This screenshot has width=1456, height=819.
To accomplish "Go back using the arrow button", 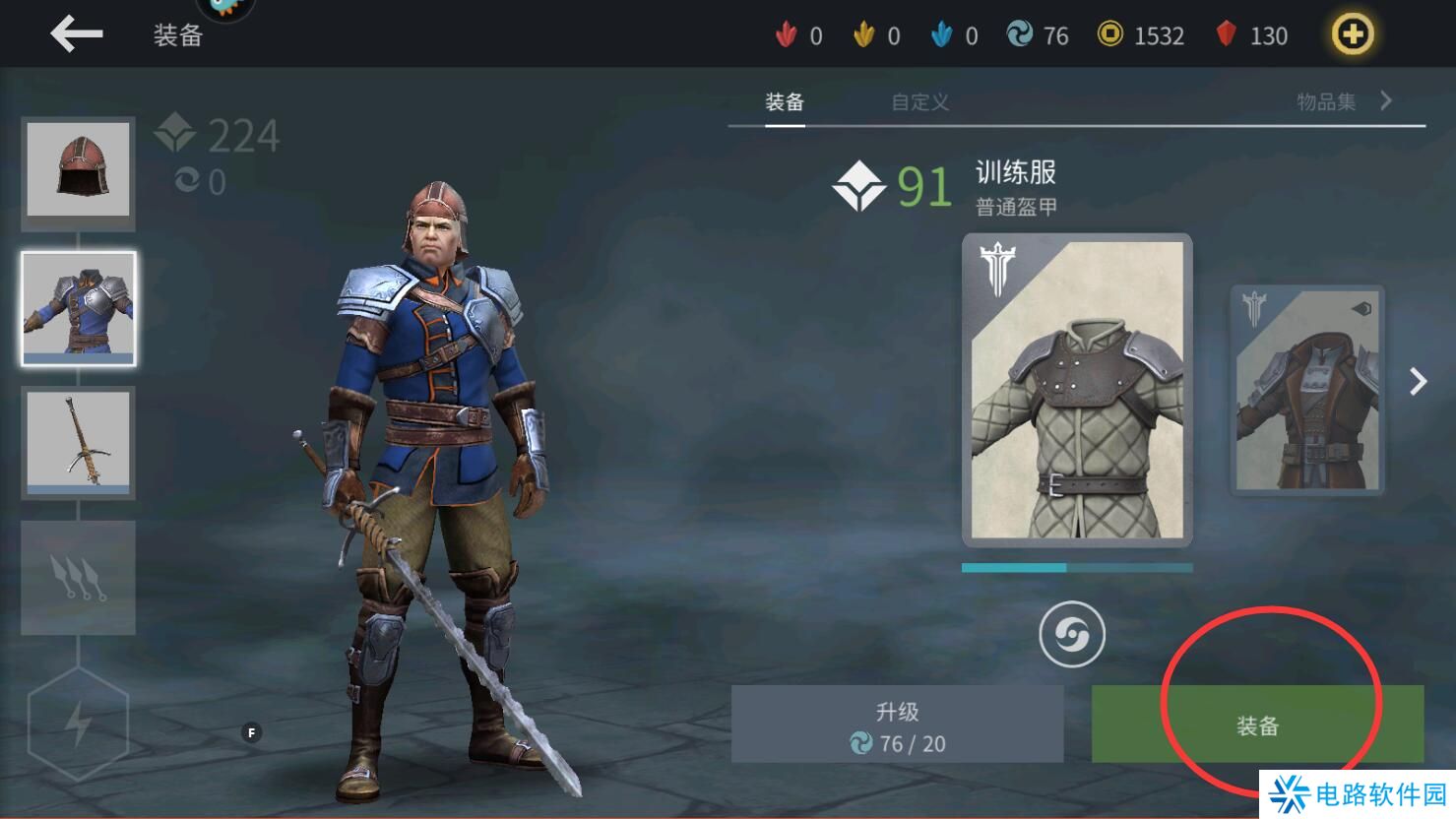I will pyautogui.click(x=76, y=34).
